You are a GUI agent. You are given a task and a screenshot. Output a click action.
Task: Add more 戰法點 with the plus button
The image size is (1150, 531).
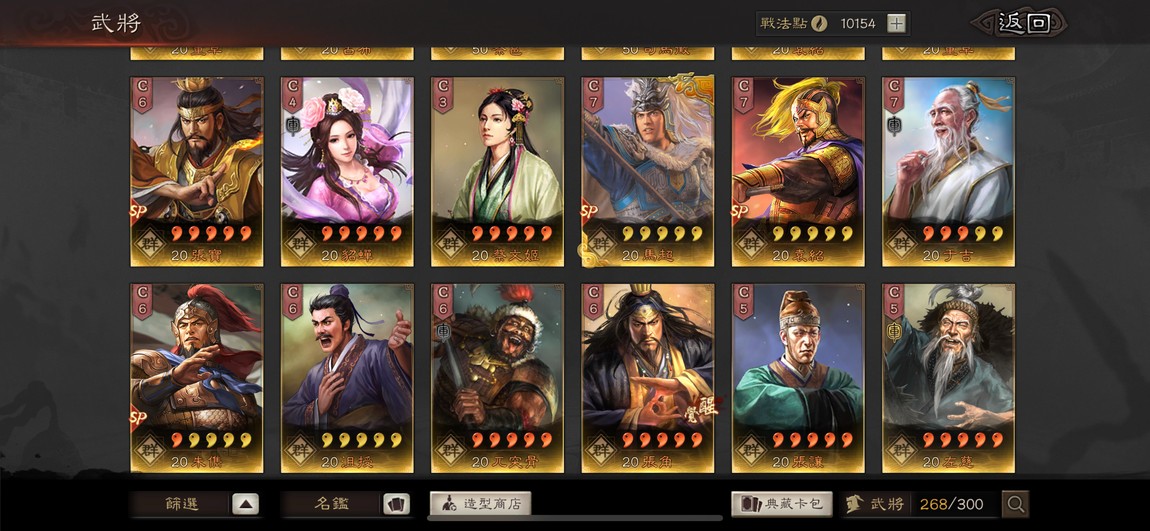point(896,23)
